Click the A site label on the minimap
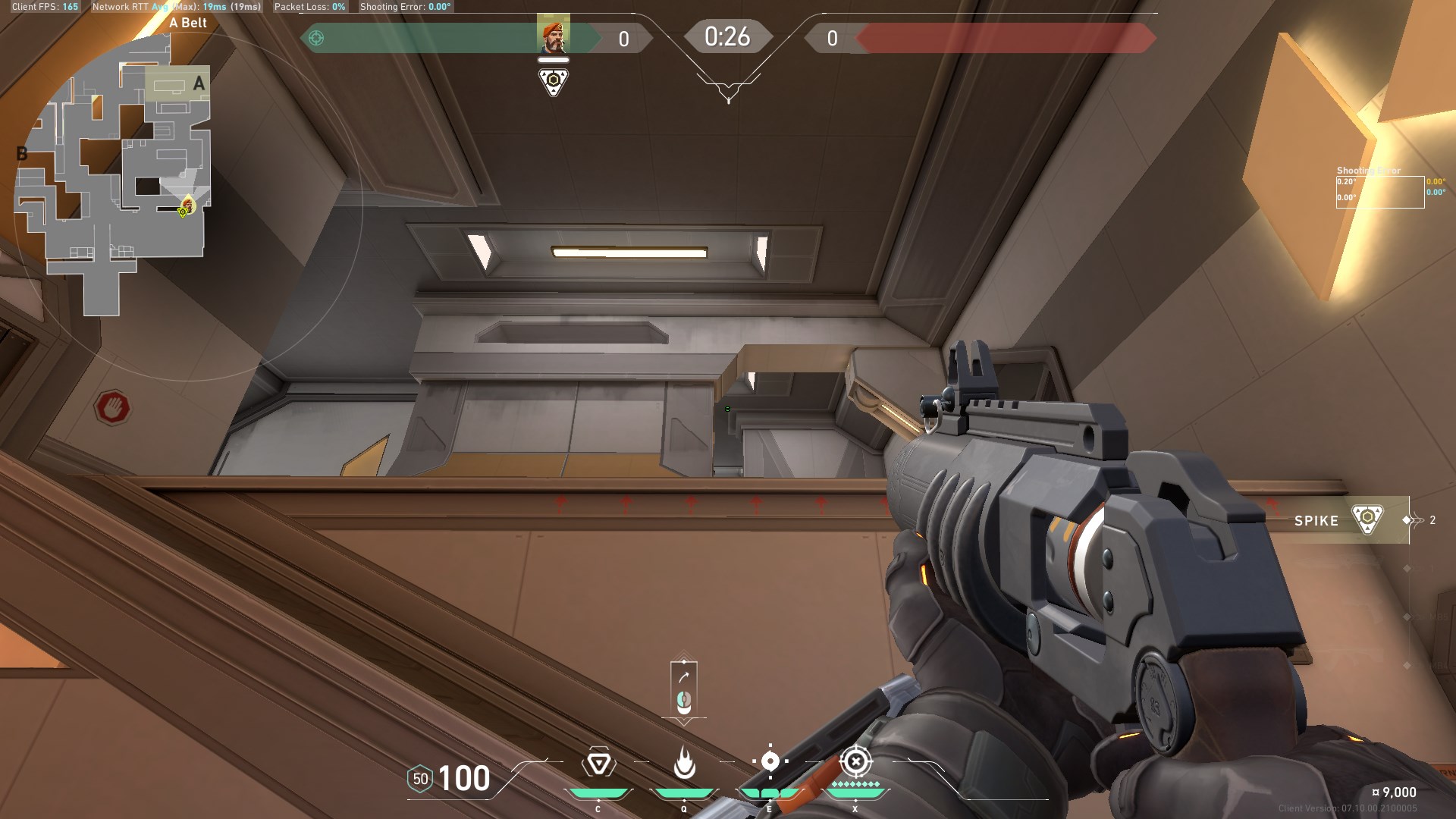This screenshot has width=1456, height=819. (199, 83)
